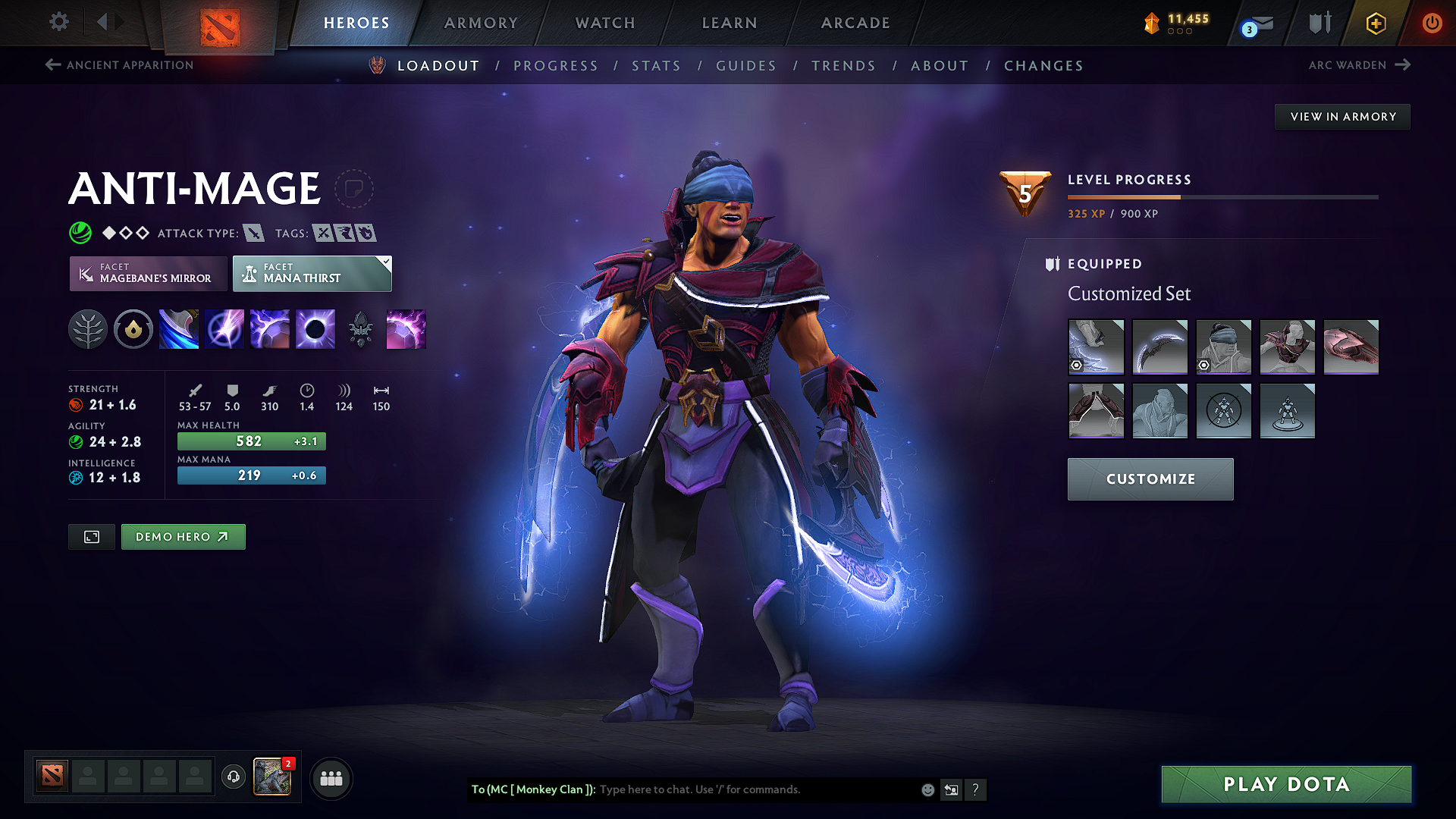Image resolution: width=1456 pixels, height=819 pixels.
Task: Open the power button to exit Dota
Action: 1432,23
